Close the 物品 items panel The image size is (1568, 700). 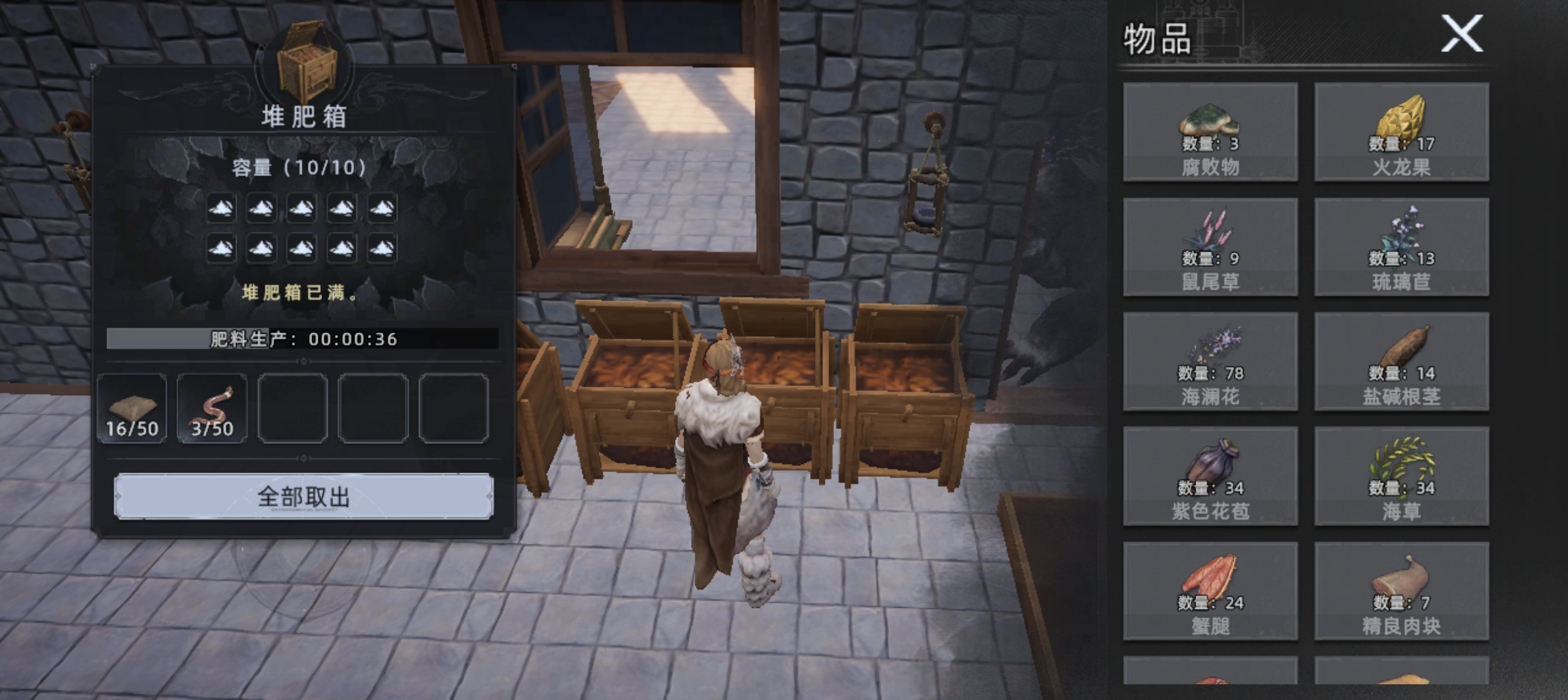point(1461,34)
